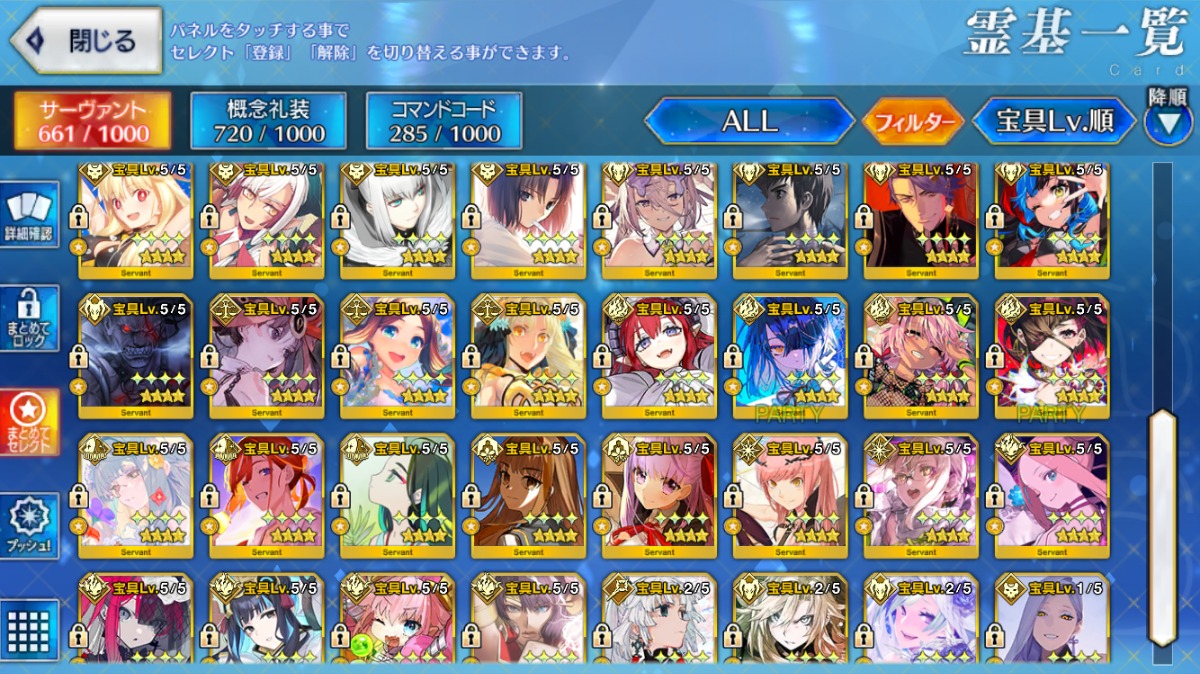This screenshot has width=1200, height=674.
Task: Show the コマンドコード tab
Action: click(x=444, y=121)
